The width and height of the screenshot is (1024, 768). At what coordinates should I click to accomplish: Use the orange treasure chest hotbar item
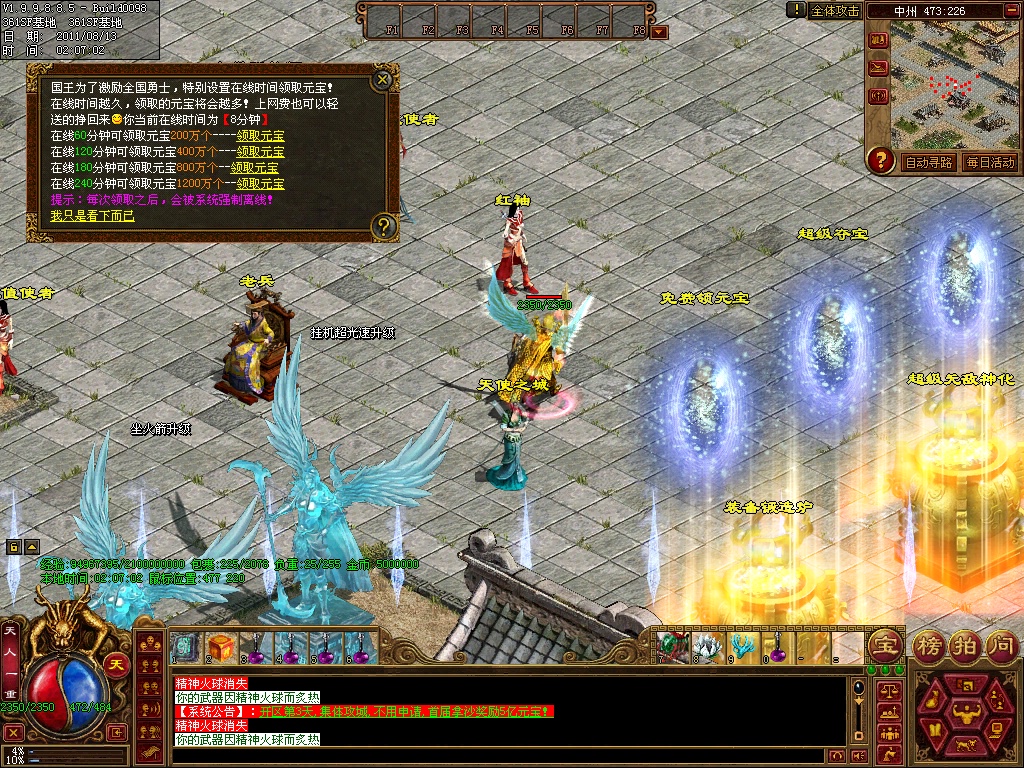220,647
